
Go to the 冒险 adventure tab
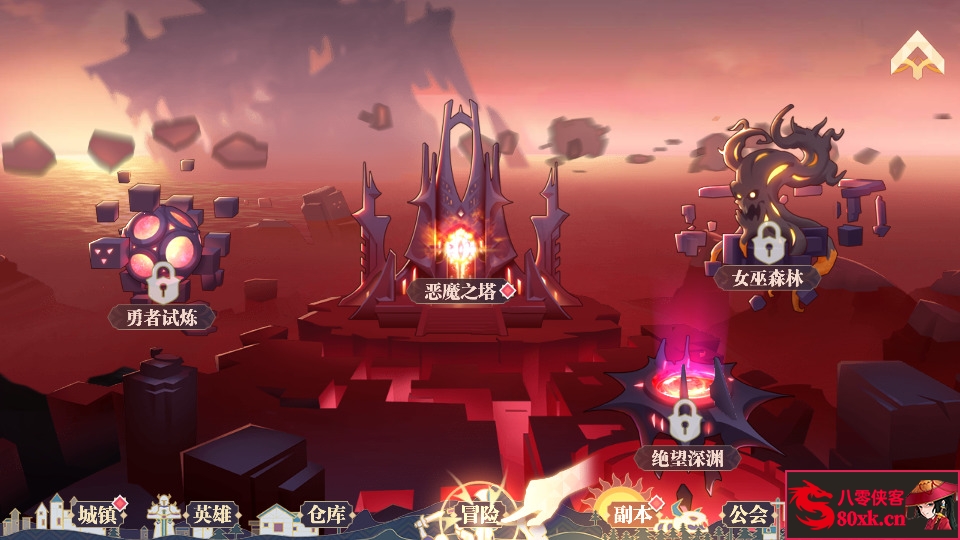pos(478,515)
